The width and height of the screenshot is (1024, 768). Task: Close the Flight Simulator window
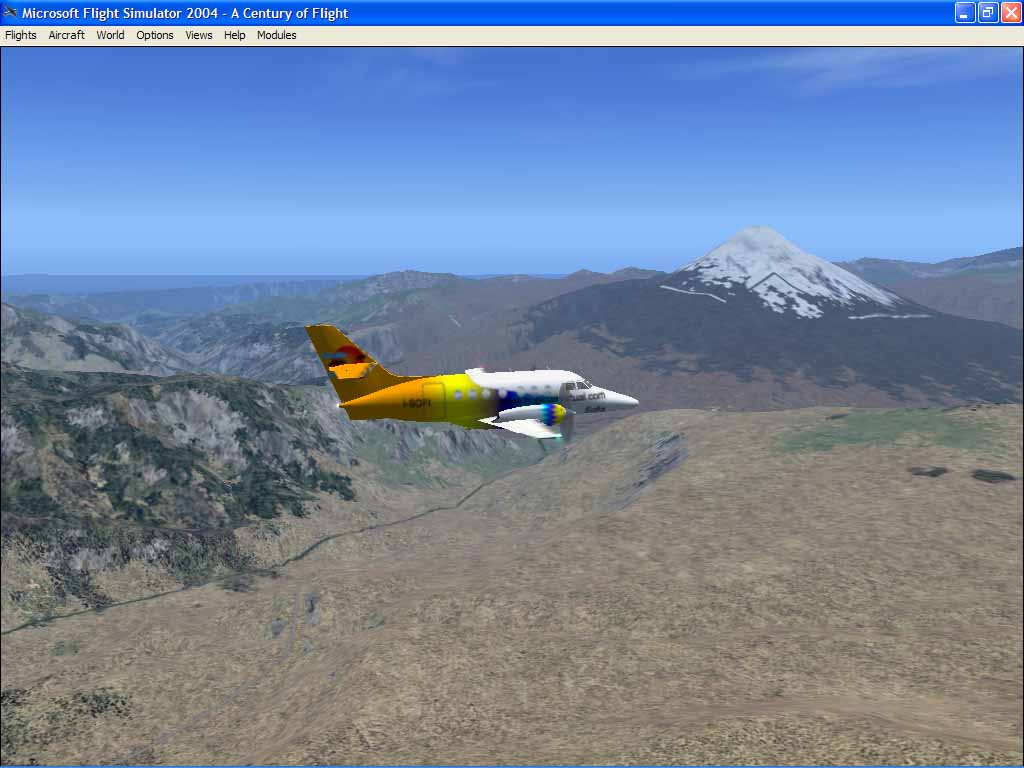(x=1011, y=13)
